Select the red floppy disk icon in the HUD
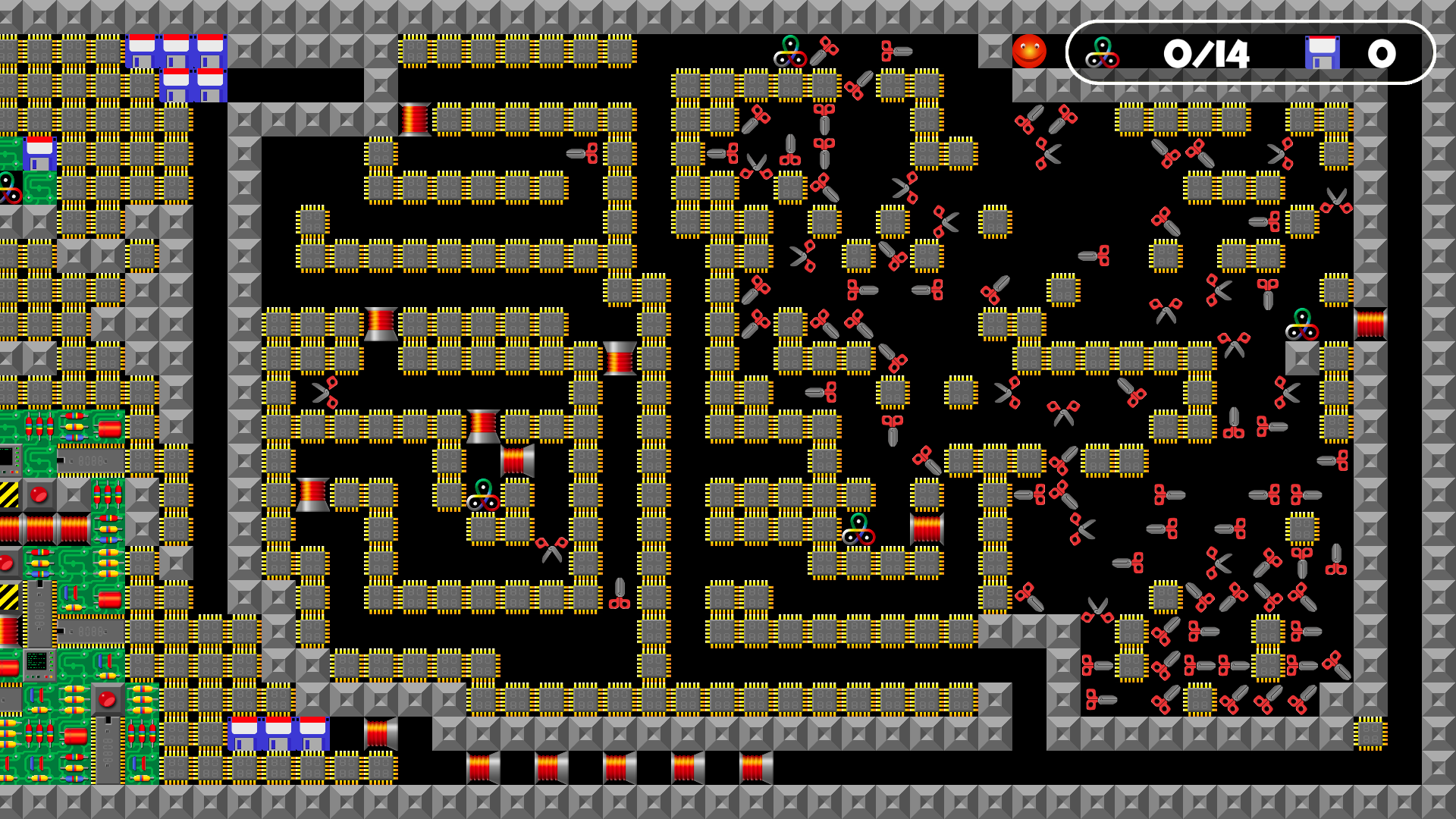The image size is (1456, 819). point(1322,53)
